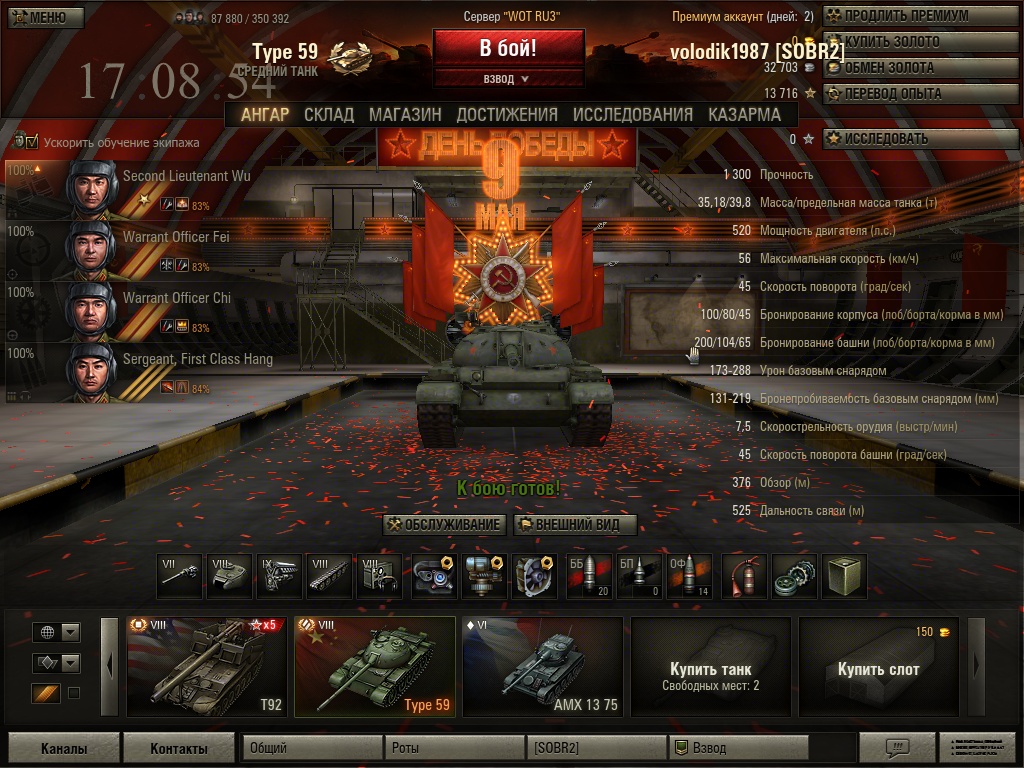1024x768 pixels.
Task: Switch to the Склад tab
Action: coord(328,114)
